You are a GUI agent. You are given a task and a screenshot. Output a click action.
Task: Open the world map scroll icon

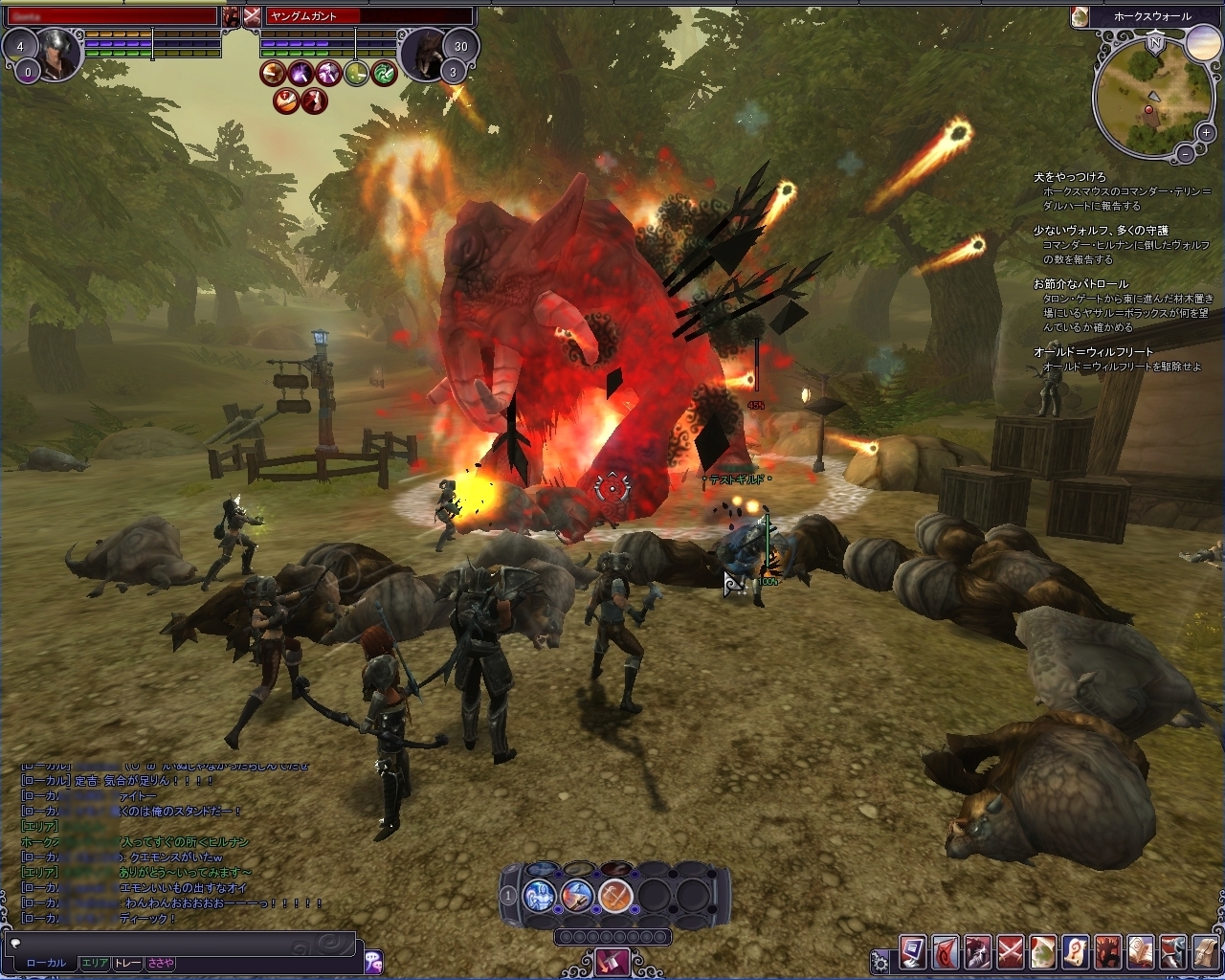pos(1043,952)
